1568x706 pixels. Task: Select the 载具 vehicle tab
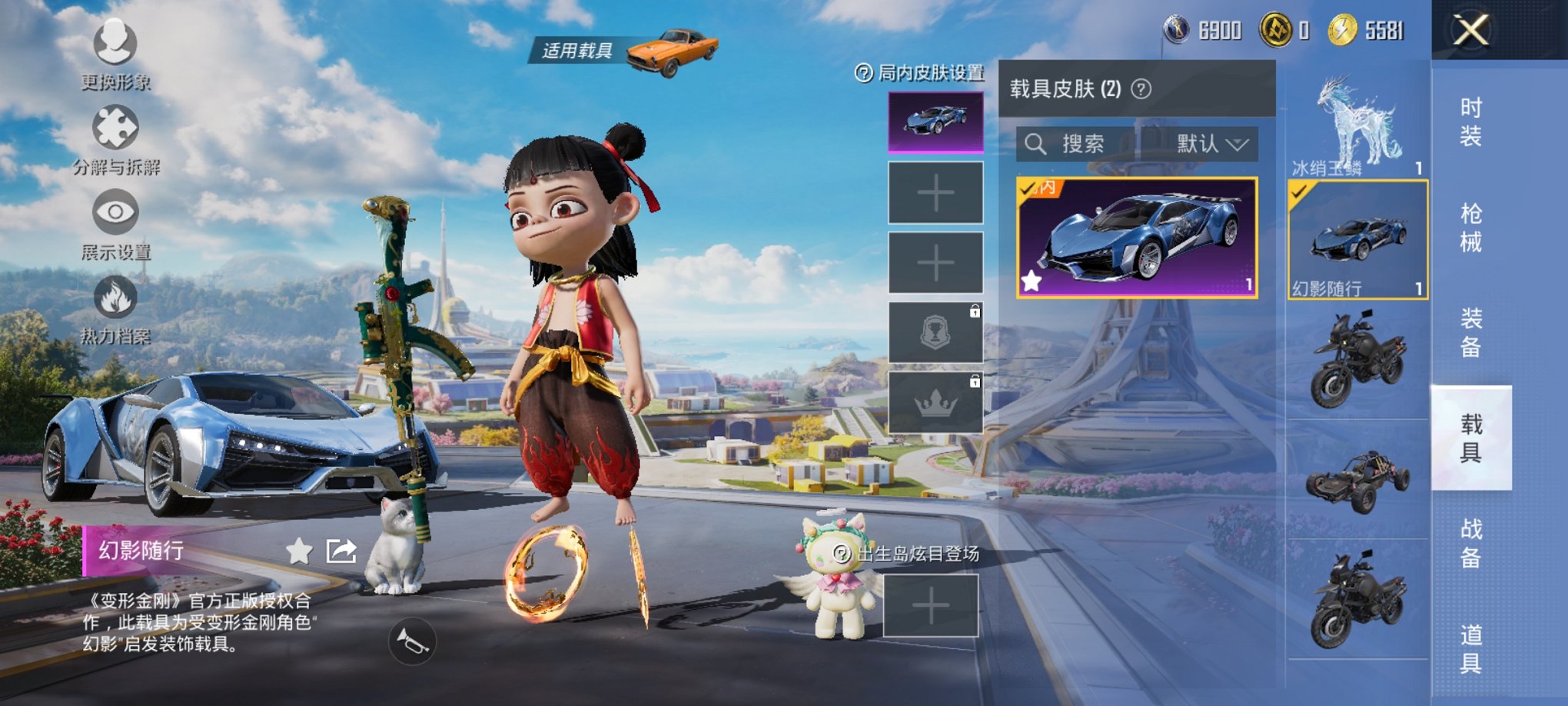click(x=1470, y=438)
